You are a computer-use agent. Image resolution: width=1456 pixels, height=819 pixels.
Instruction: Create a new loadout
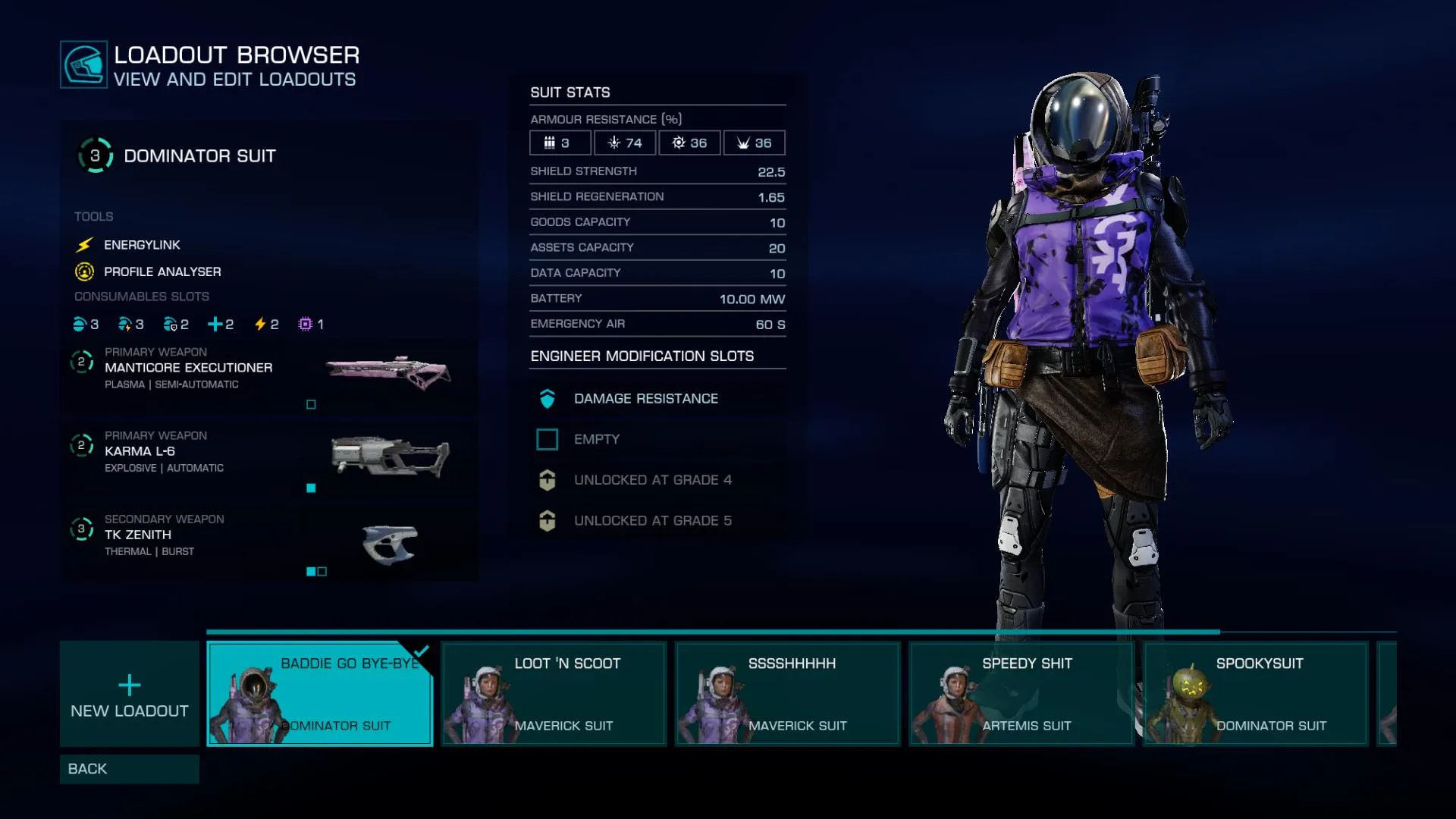129,694
